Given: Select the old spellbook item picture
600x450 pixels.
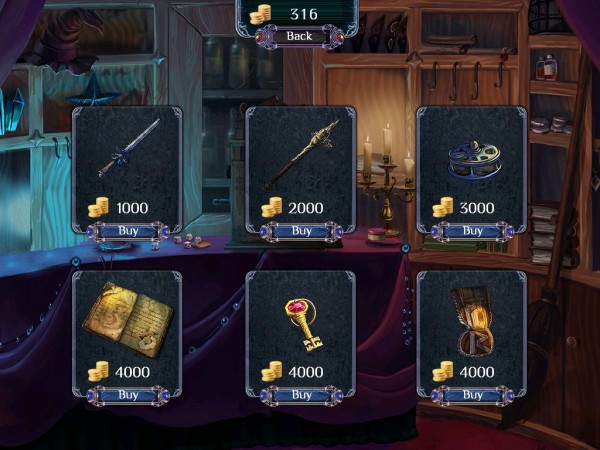Looking at the screenshot, I should pyautogui.click(x=129, y=317).
